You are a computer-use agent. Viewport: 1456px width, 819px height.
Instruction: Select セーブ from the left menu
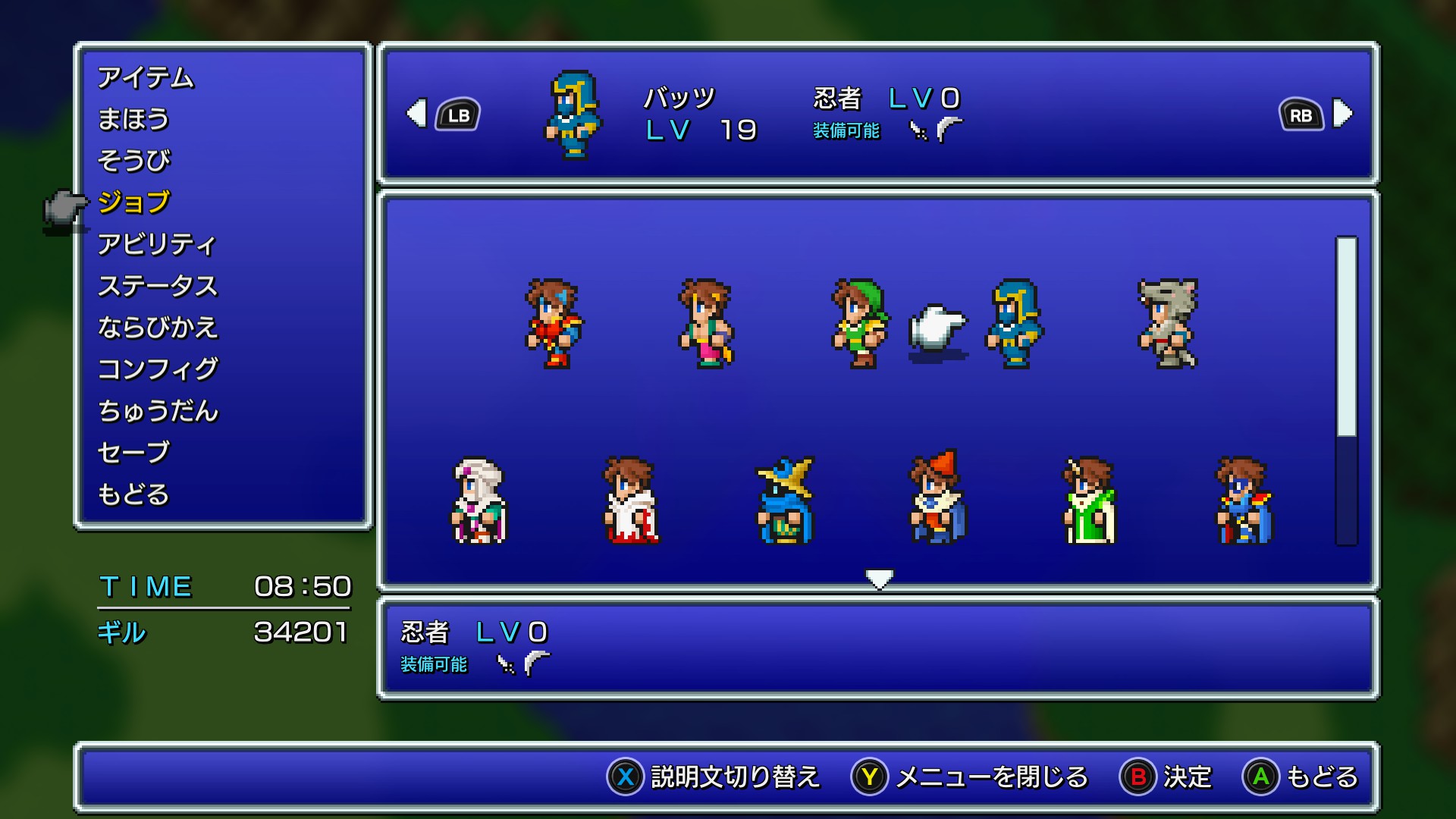pos(133,453)
